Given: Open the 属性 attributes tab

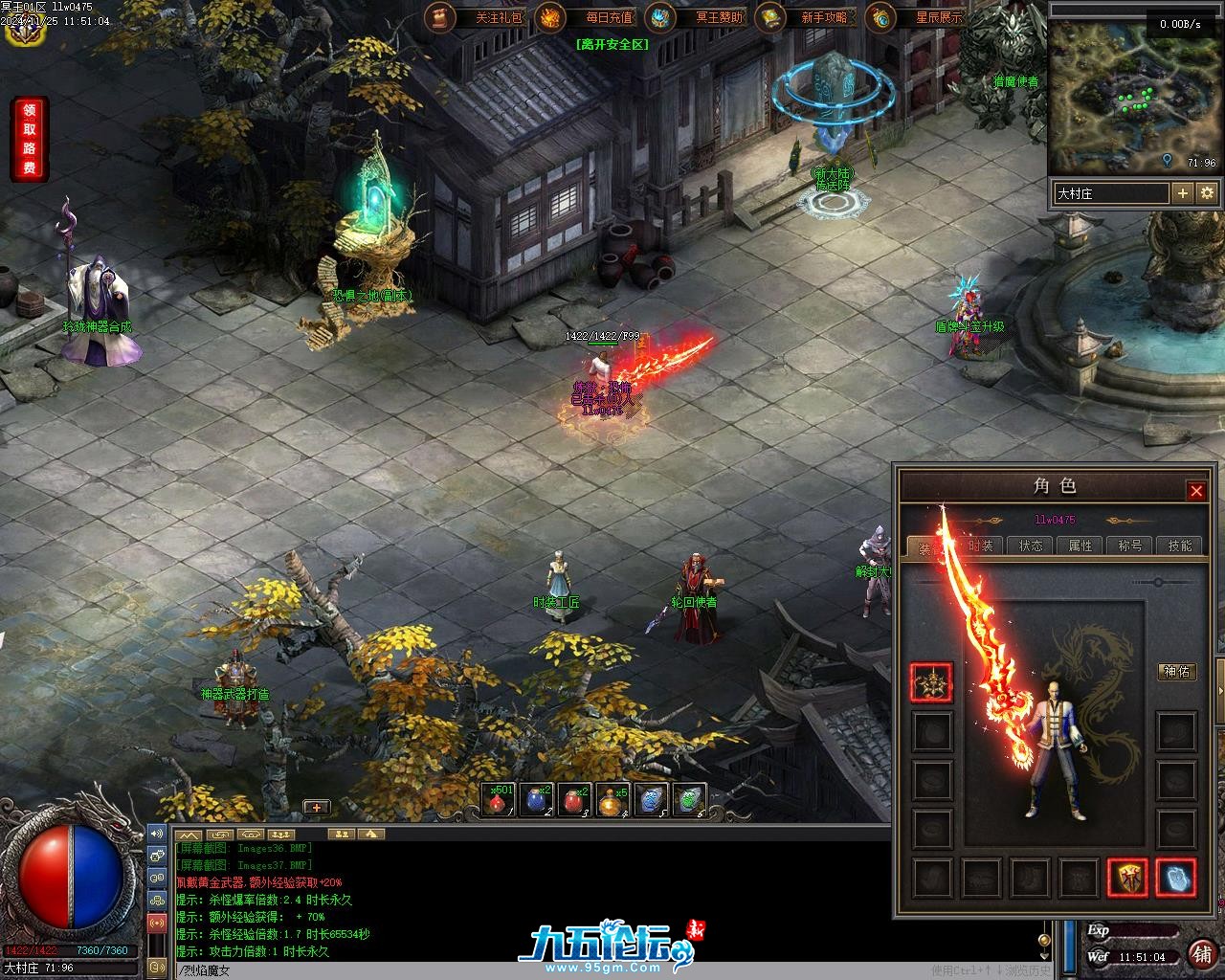Looking at the screenshot, I should click(x=1080, y=546).
